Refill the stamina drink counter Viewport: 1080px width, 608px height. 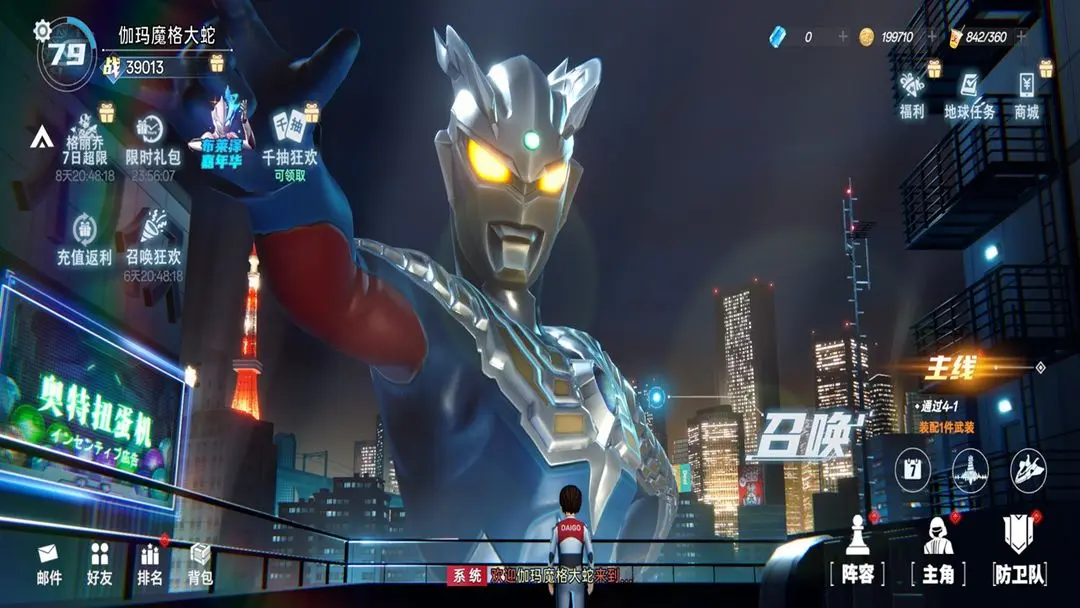pyautogui.click(x=1021, y=37)
